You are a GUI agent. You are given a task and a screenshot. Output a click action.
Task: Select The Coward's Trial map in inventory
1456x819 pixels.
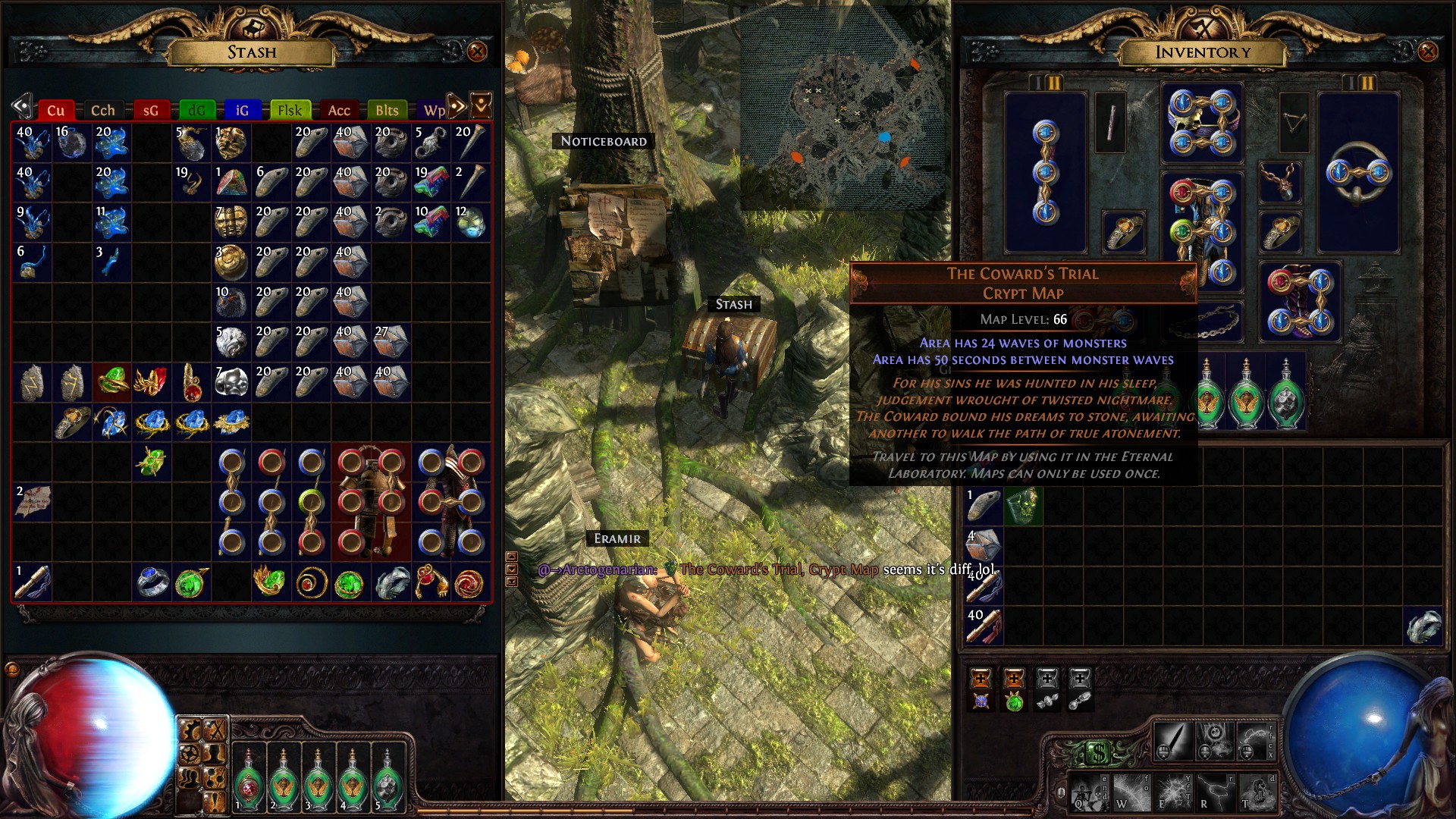point(1022,506)
